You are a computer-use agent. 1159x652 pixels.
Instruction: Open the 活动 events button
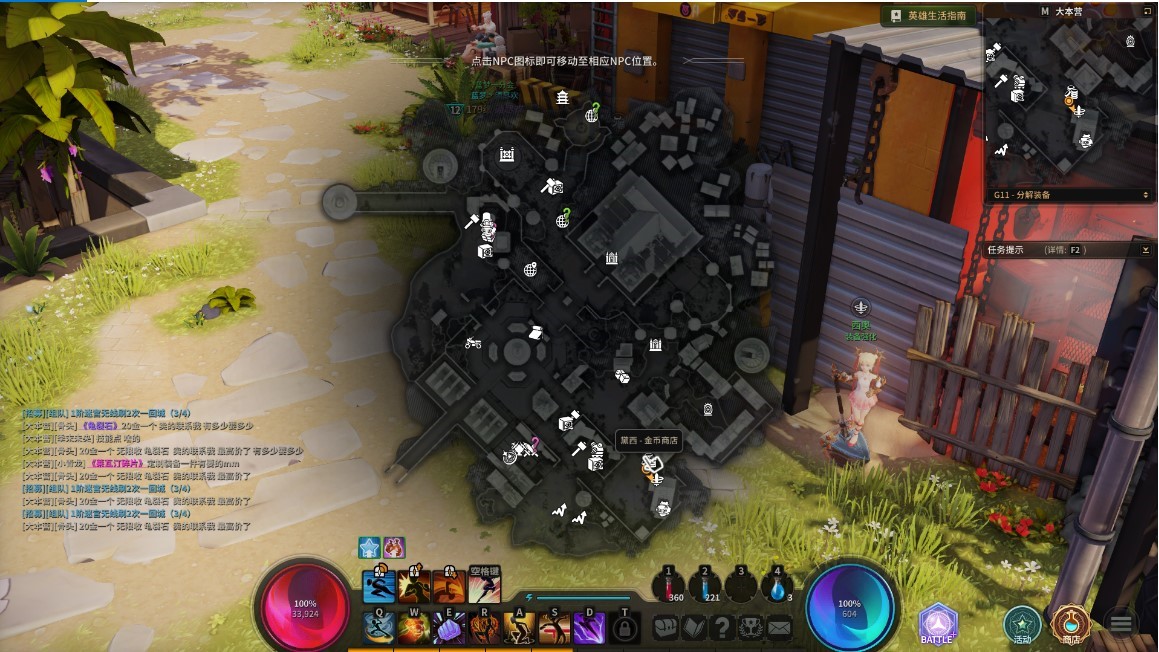tap(1022, 624)
